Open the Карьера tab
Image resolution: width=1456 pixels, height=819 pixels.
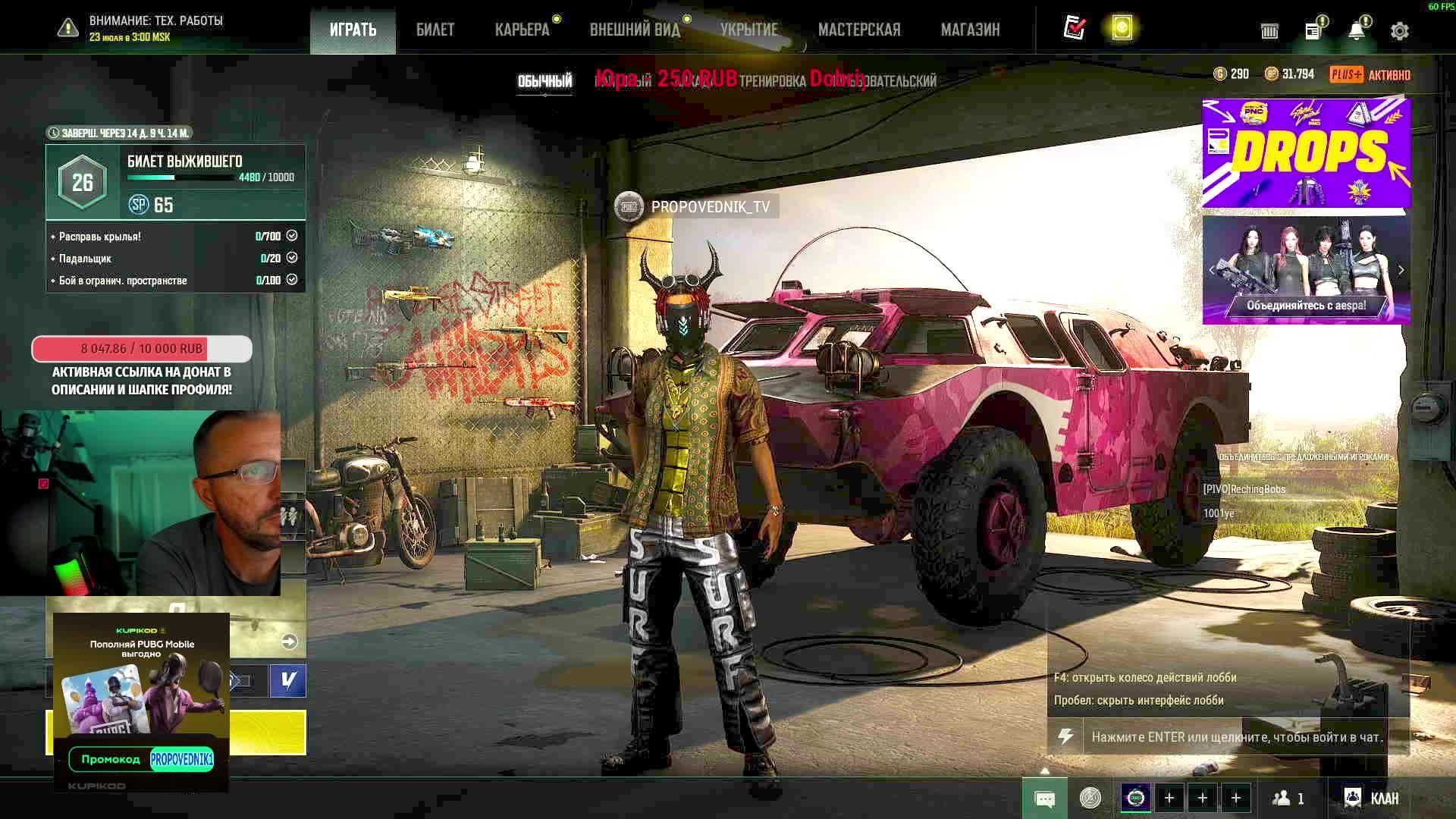tap(522, 30)
